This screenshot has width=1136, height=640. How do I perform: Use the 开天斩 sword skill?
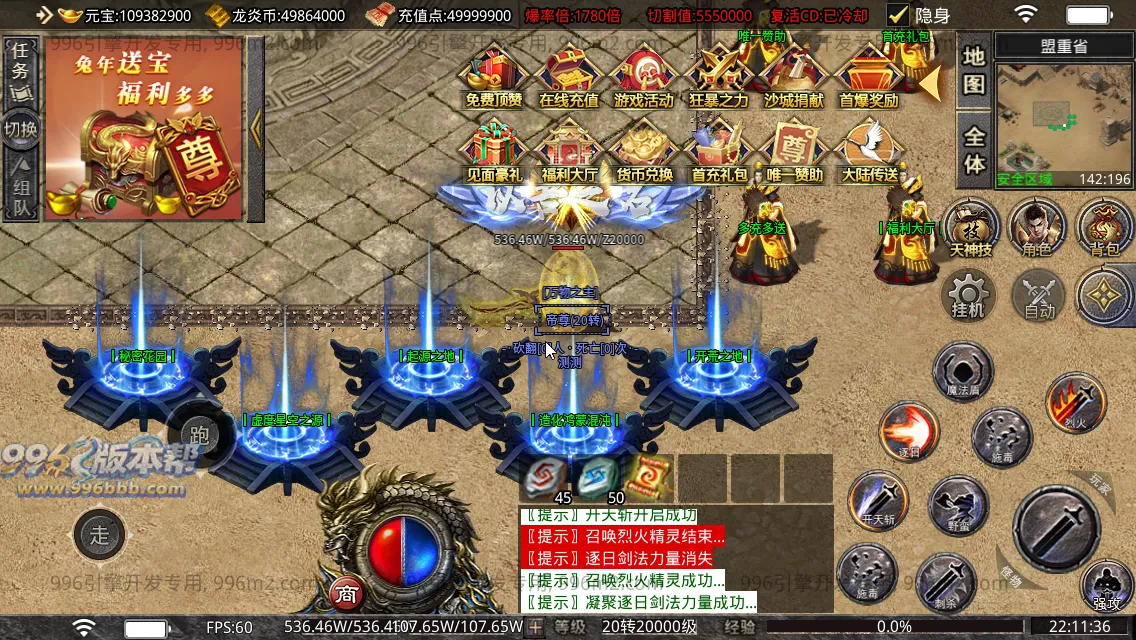877,498
